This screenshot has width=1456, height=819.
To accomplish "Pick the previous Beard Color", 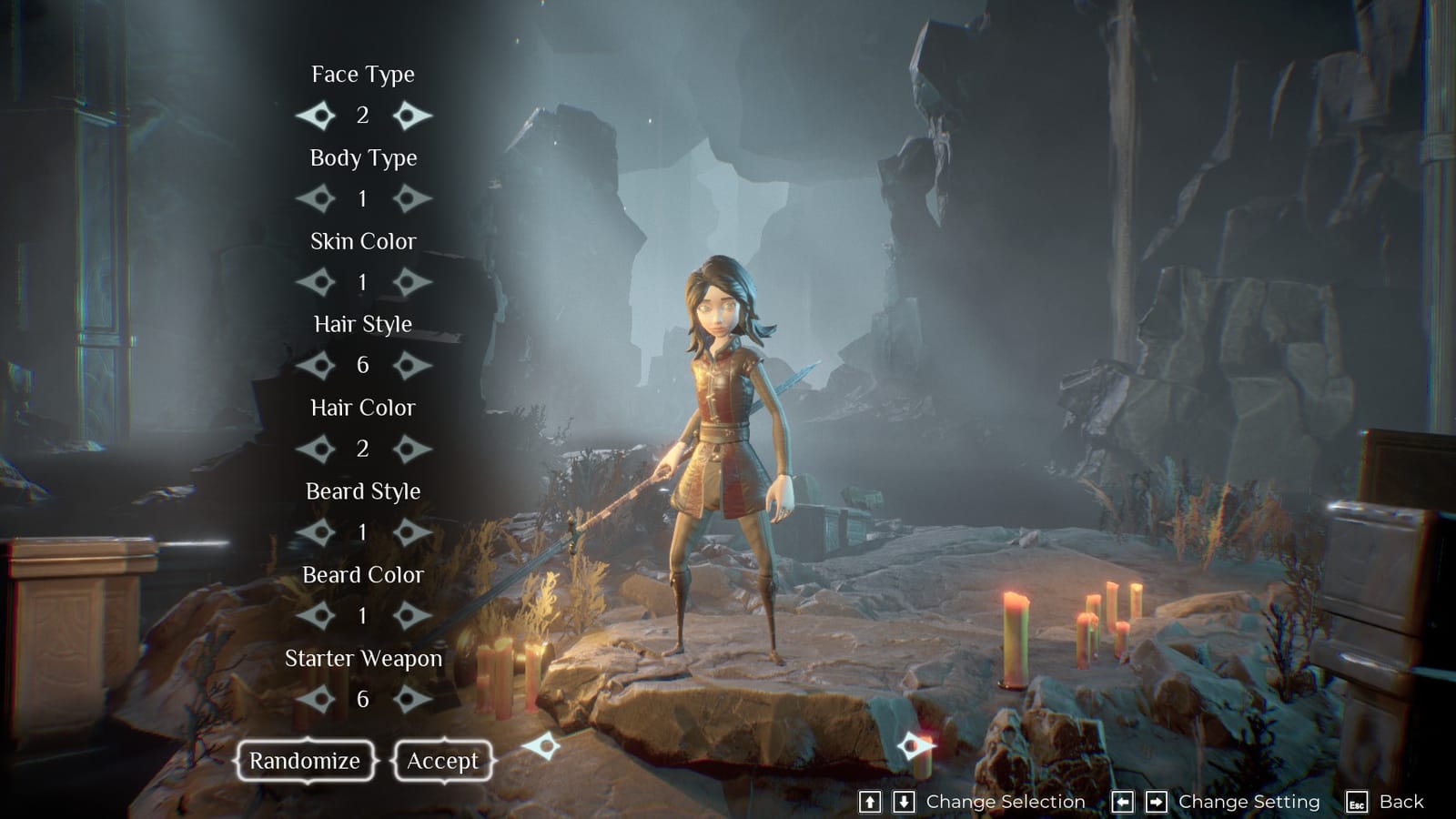I will tap(316, 616).
